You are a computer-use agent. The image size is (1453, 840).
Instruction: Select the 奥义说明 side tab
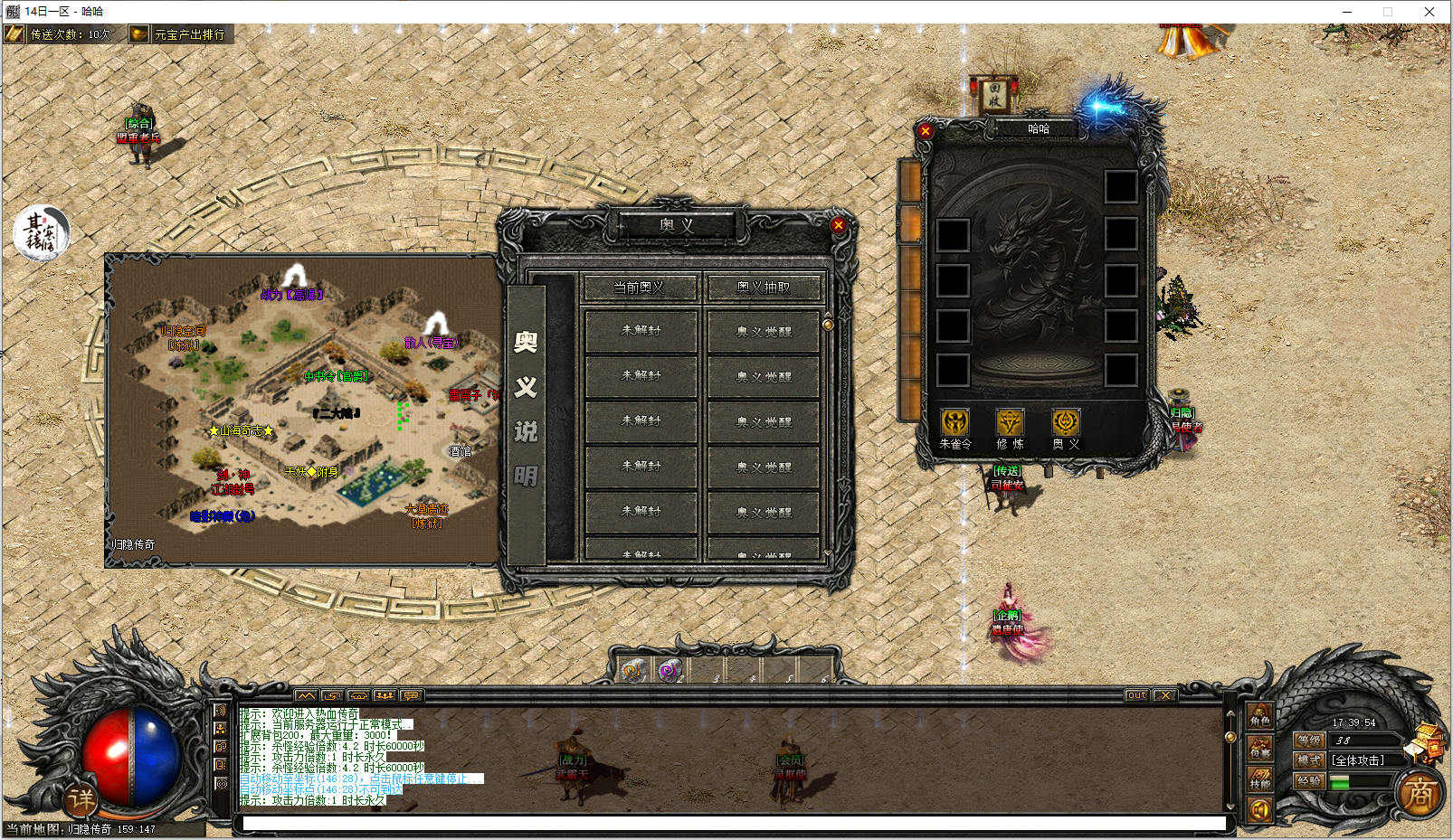point(526,409)
